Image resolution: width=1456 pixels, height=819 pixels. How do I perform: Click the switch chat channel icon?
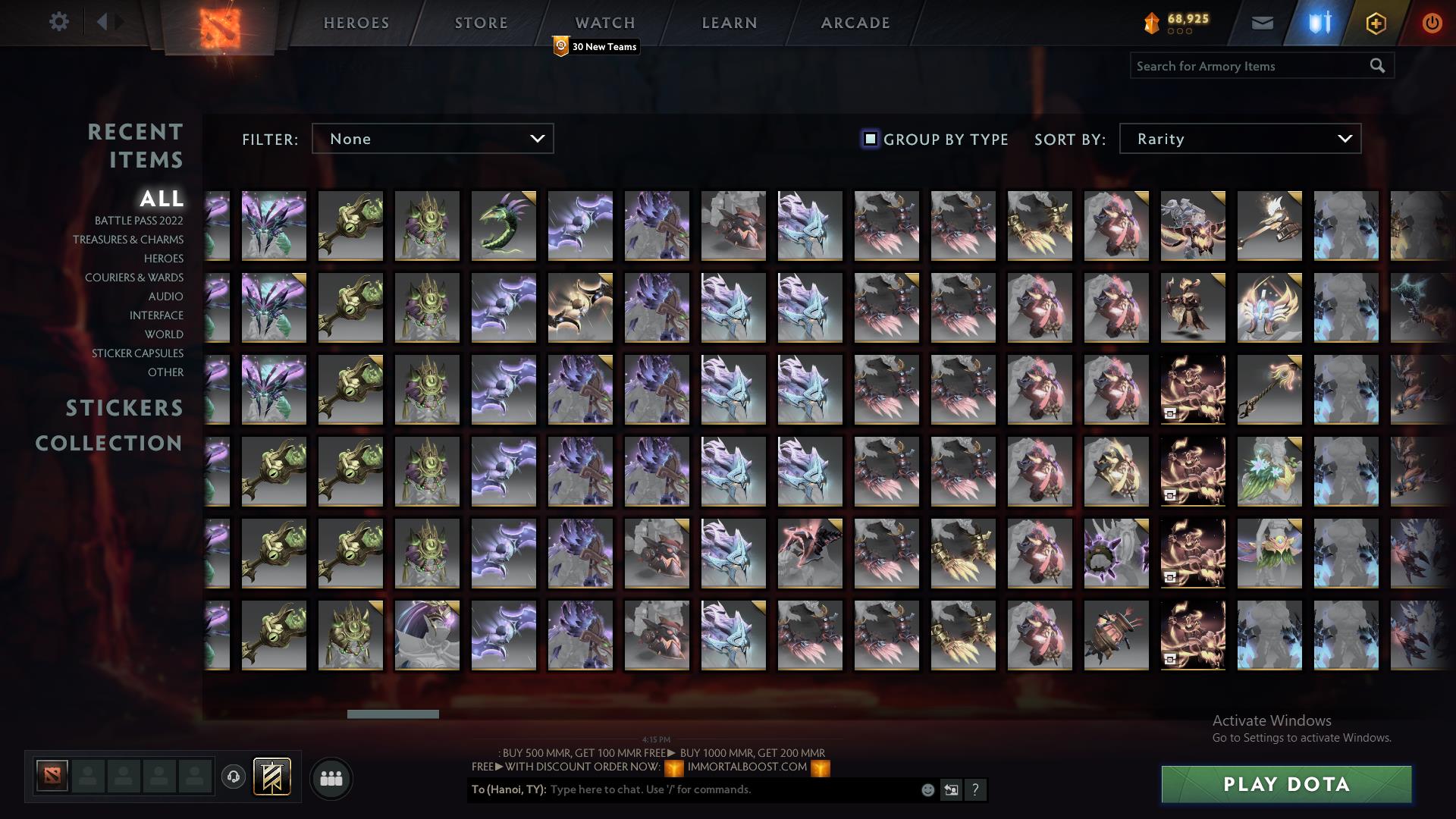point(950,789)
